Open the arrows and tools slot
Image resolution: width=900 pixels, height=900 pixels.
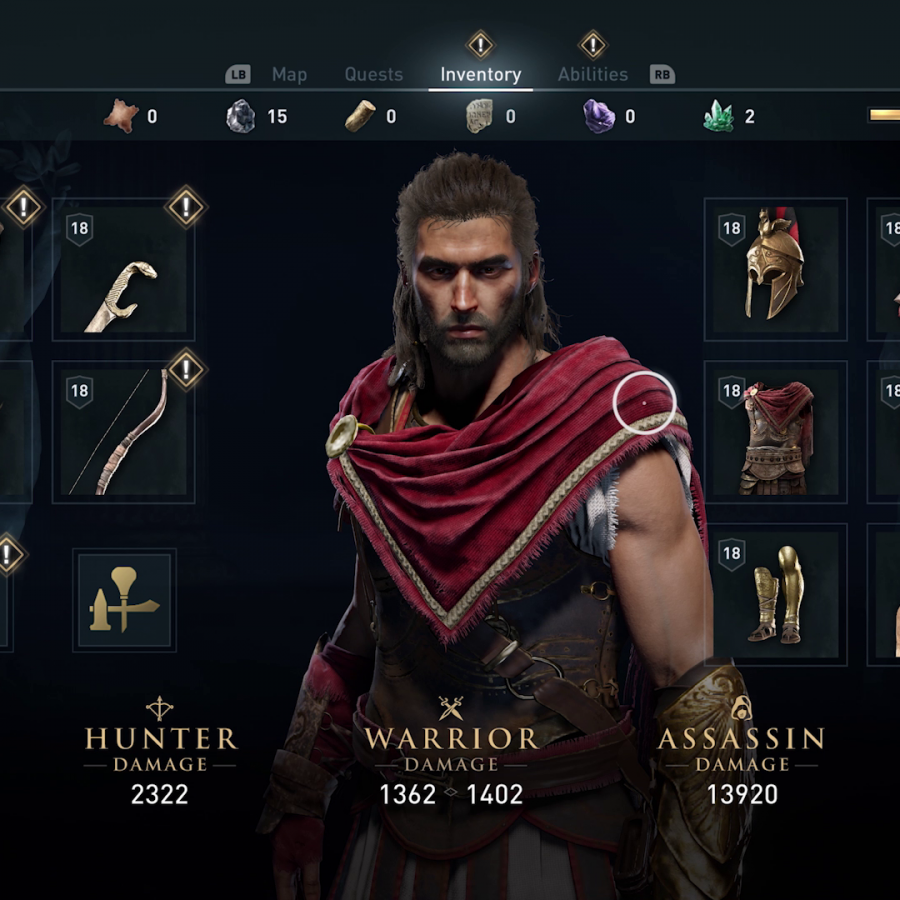[124, 599]
